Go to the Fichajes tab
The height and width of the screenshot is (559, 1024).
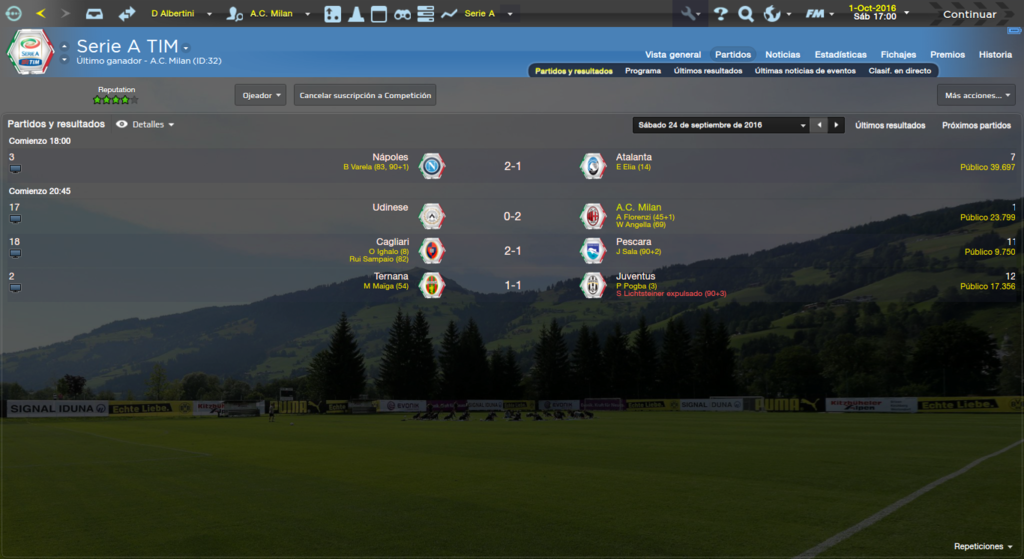pyautogui.click(x=898, y=54)
